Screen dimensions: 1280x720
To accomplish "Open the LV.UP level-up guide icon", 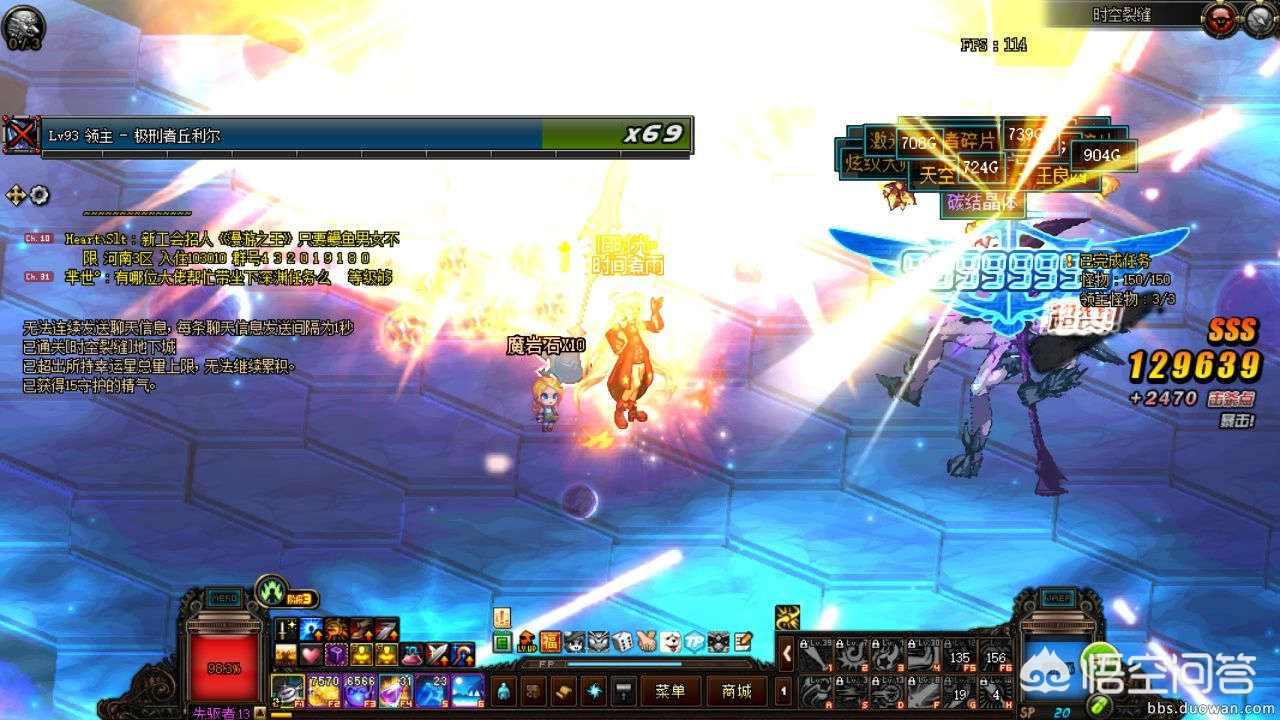I will (526, 642).
